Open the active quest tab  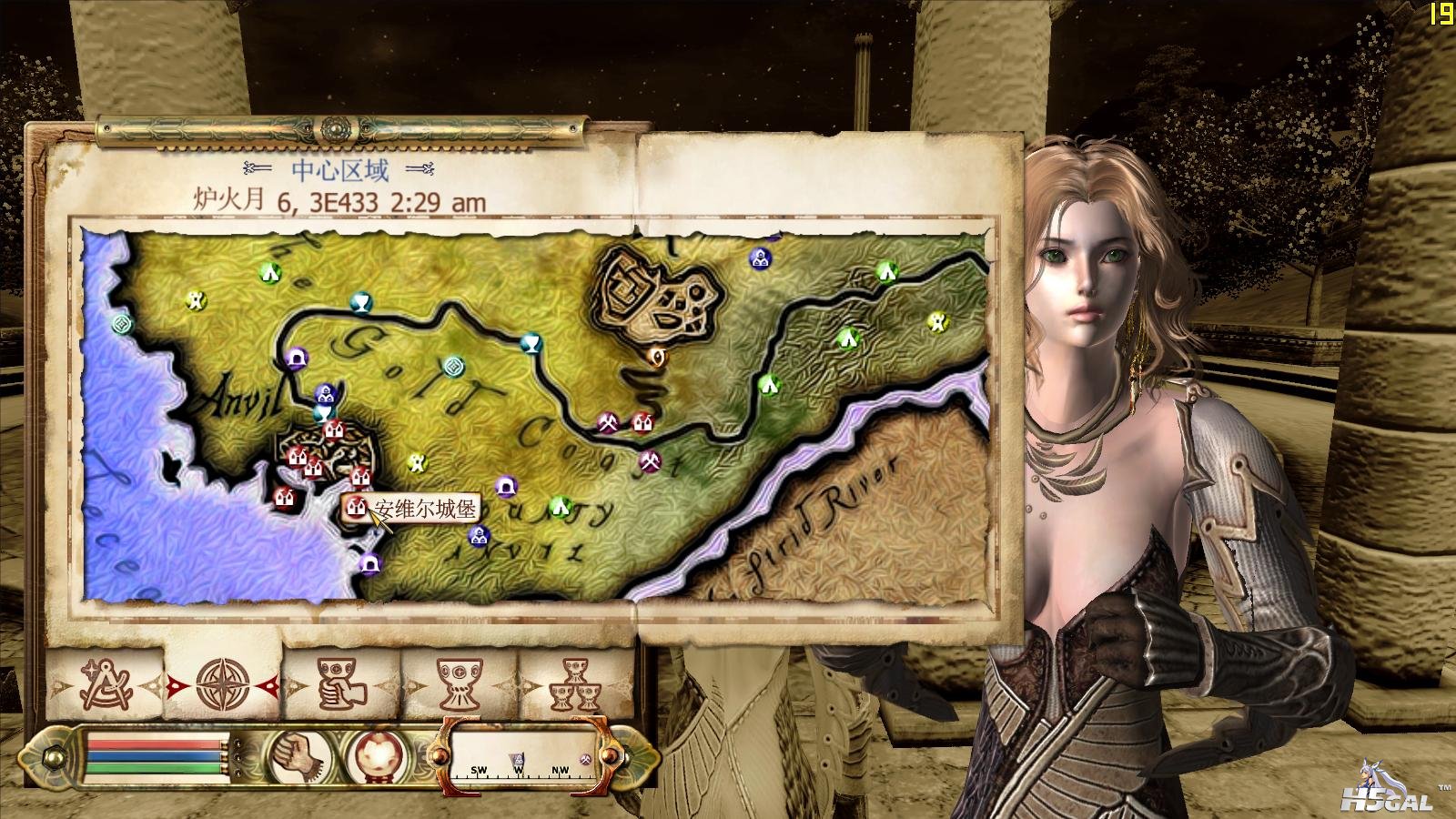pos(341,684)
